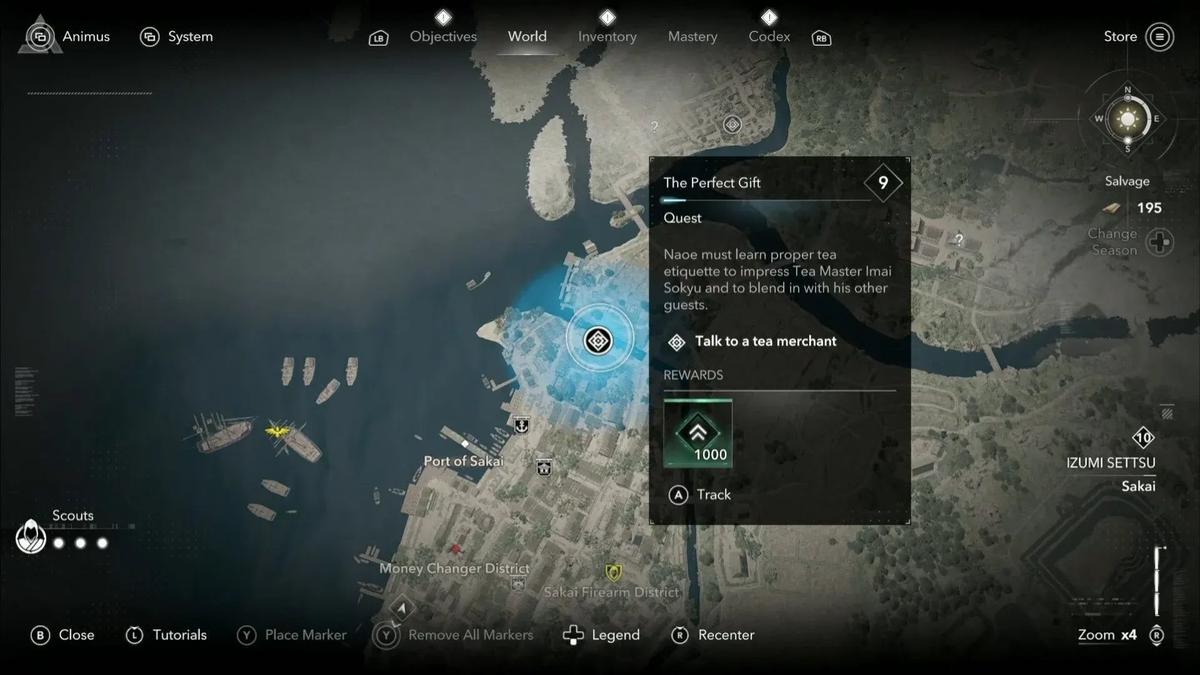Click the quest marker north of river
1200x675 pixels.
732,124
